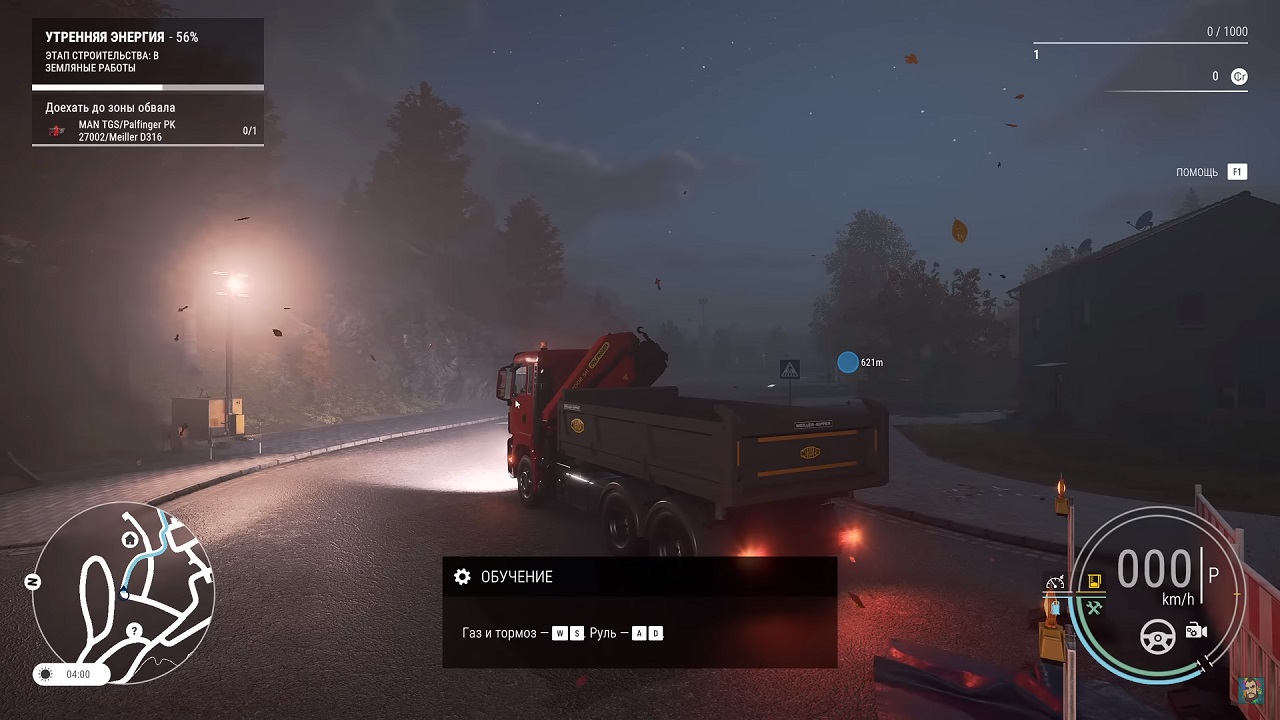The image size is (1280, 720).
Task: Click the cruise control gauge icon
Action: (x=1056, y=582)
